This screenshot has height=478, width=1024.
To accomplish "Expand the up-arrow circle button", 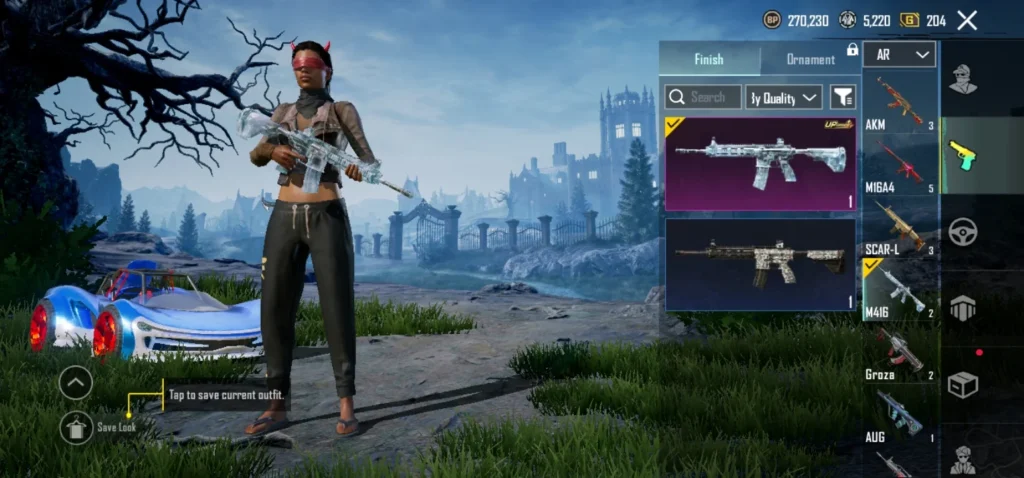I will click(x=76, y=382).
